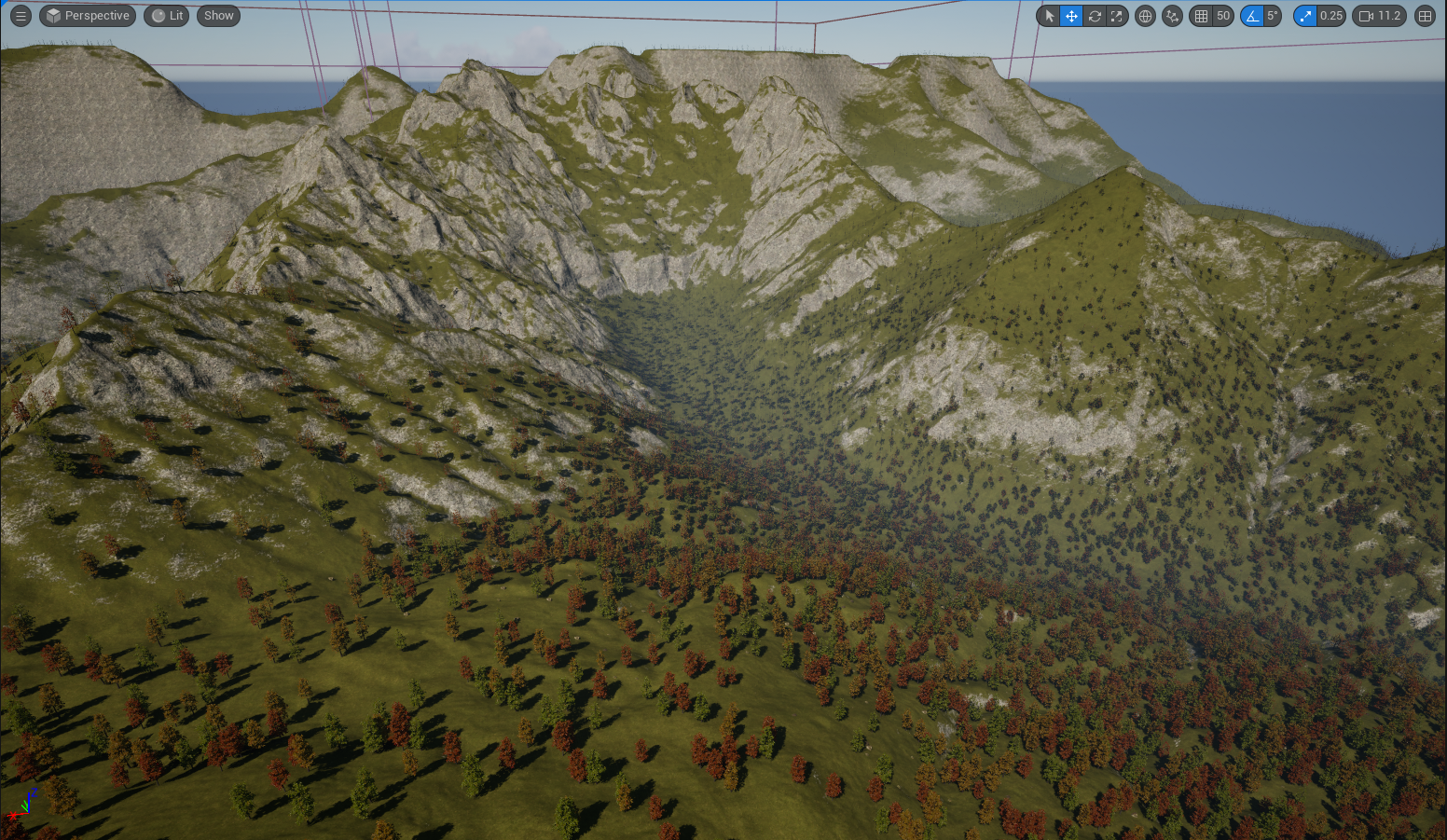The width and height of the screenshot is (1447, 840).
Task: Switch to the rotate tool
Action: [x=1095, y=16]
